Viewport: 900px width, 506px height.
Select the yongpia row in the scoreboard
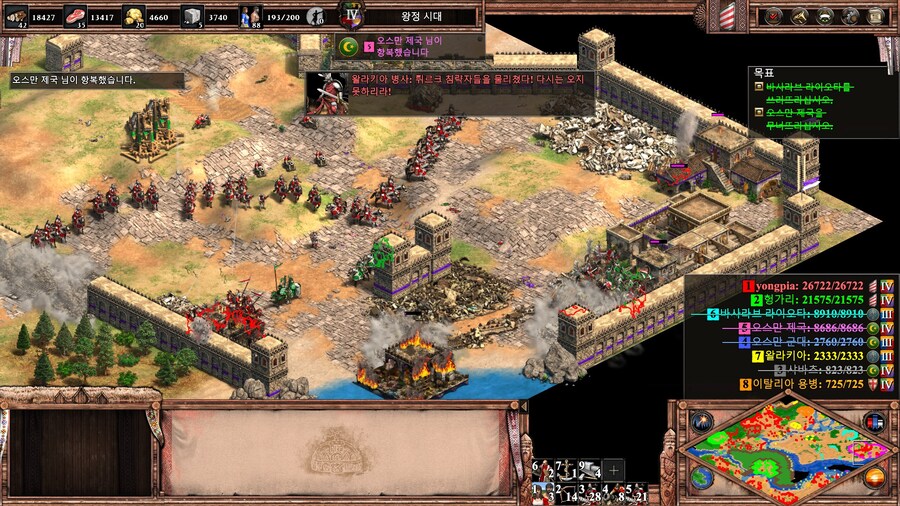791,285
